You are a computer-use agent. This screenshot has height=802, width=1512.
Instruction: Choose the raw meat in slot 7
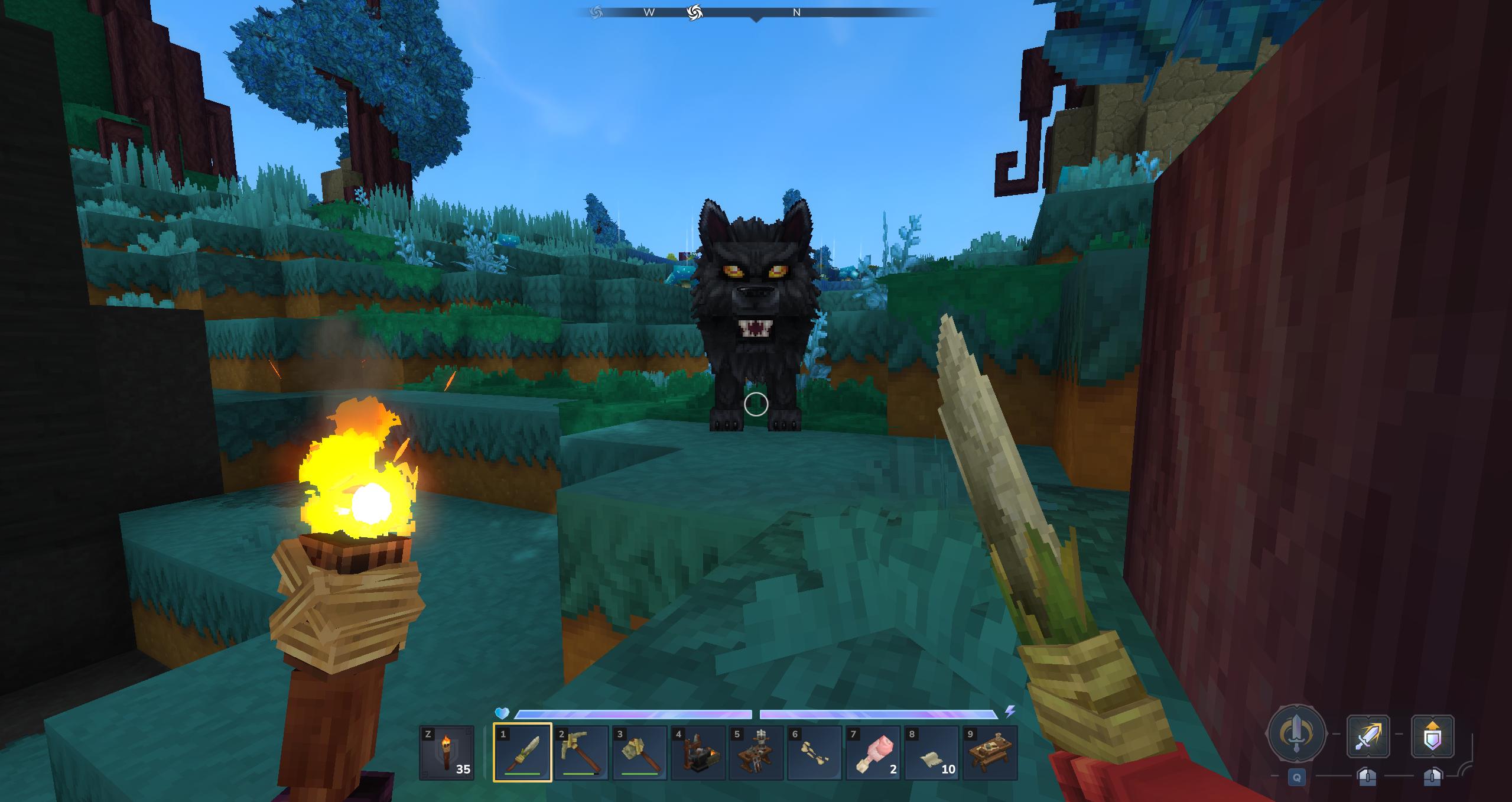click(873, 752)
